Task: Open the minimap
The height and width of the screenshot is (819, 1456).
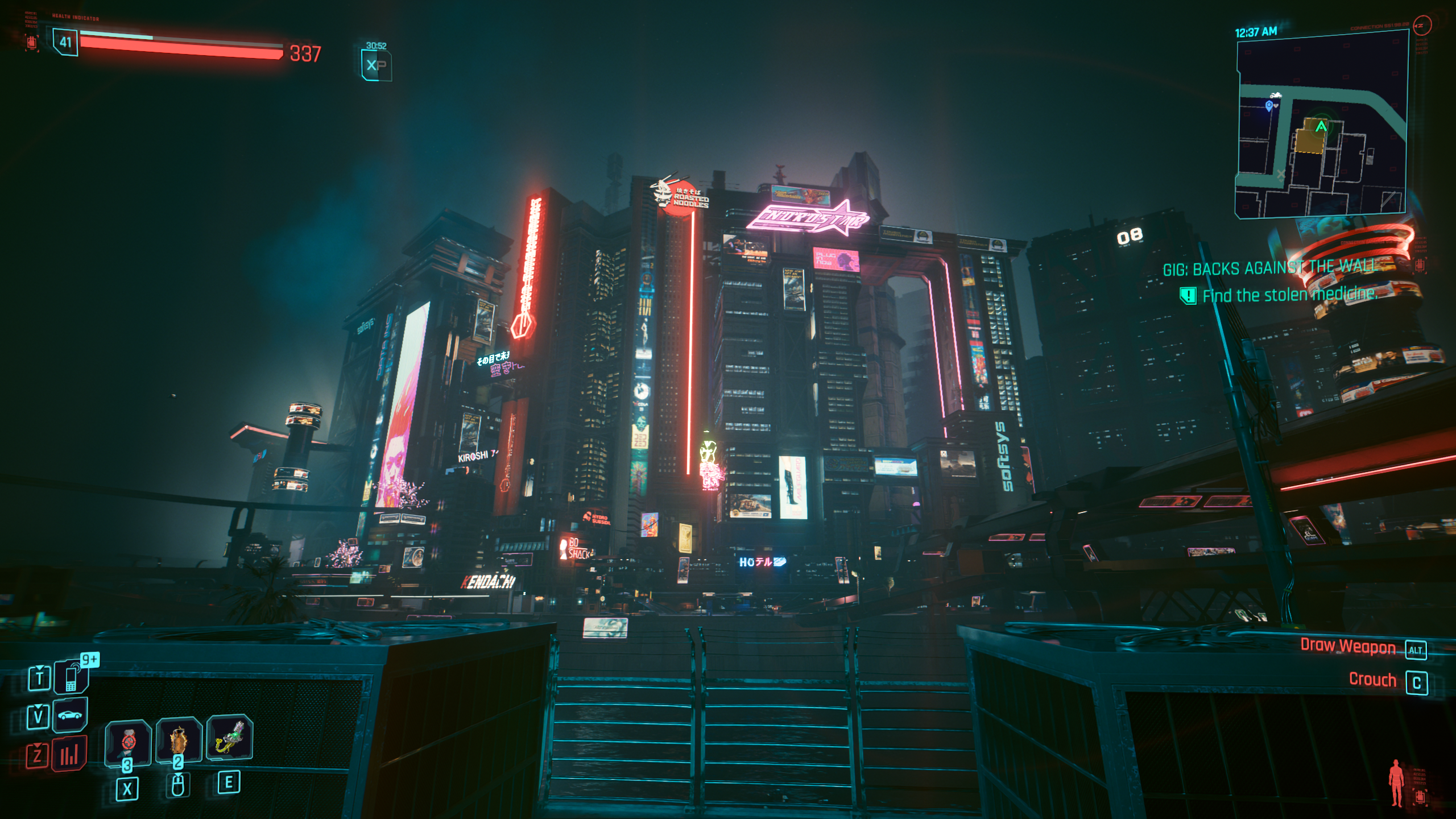Action: click(1321, 125)
